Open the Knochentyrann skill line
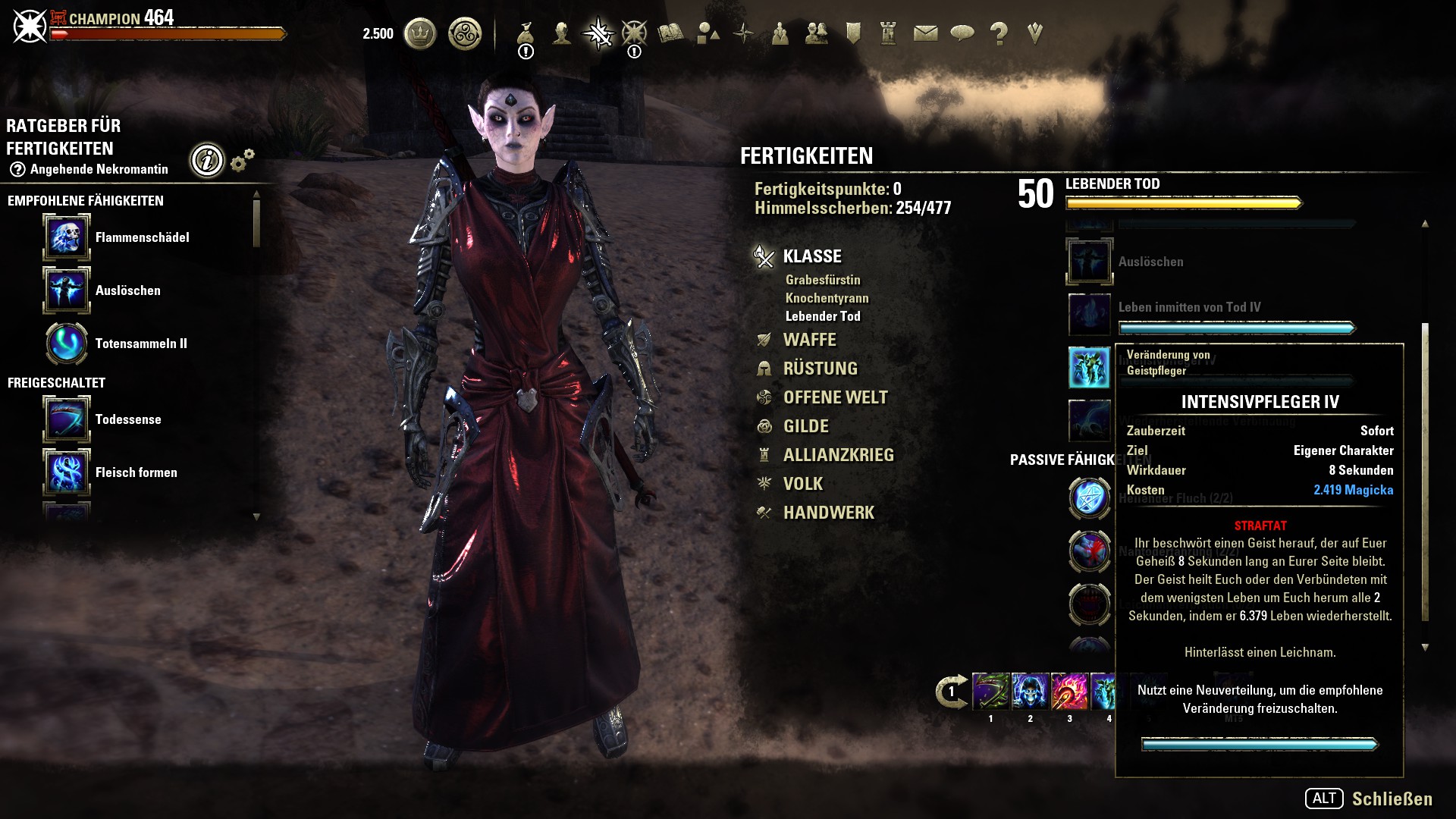Viewport: 1456px width, 819px height. pos(827,298)
